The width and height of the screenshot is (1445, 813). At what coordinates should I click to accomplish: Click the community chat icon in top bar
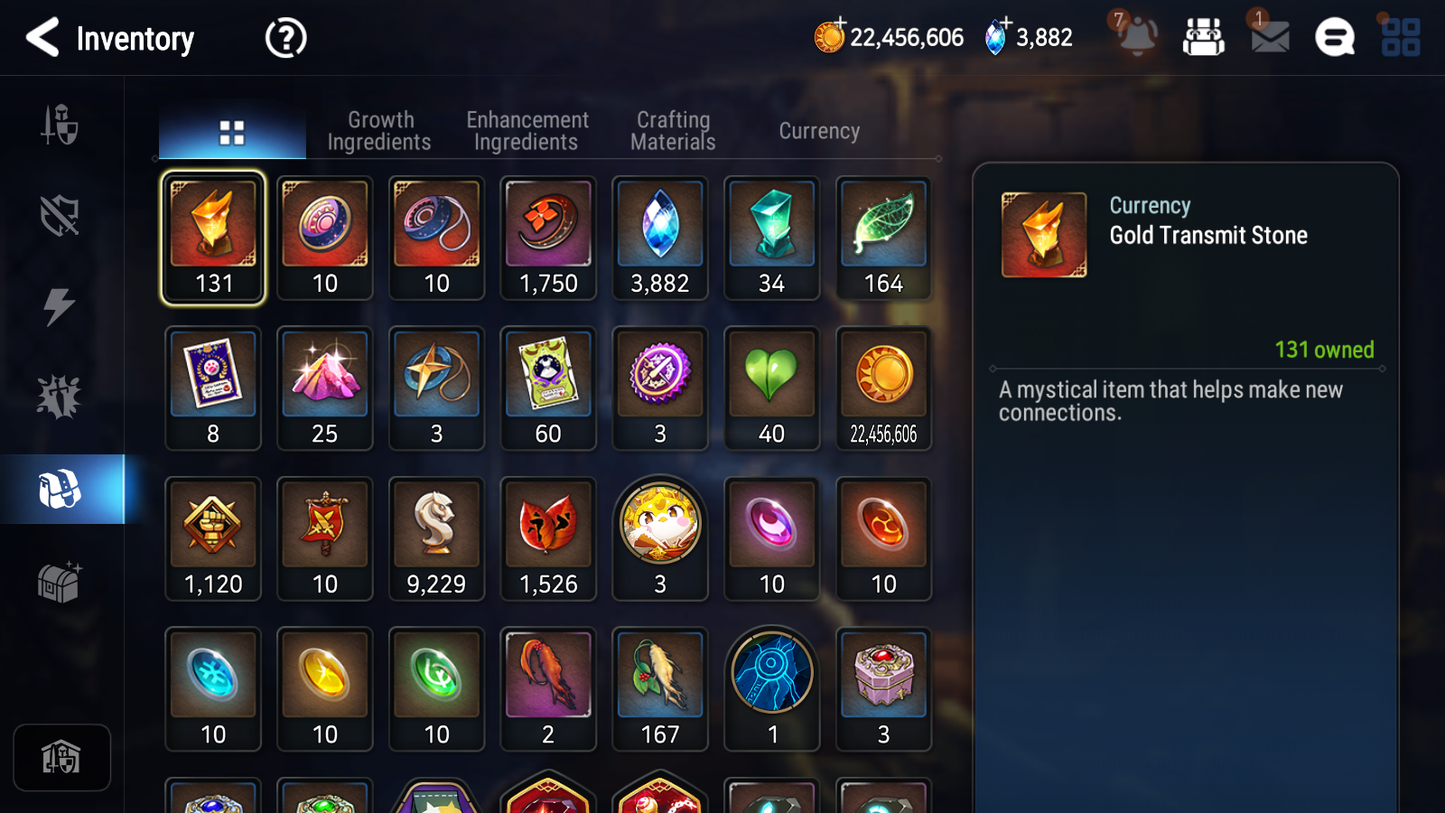(x=1334, y=37)
